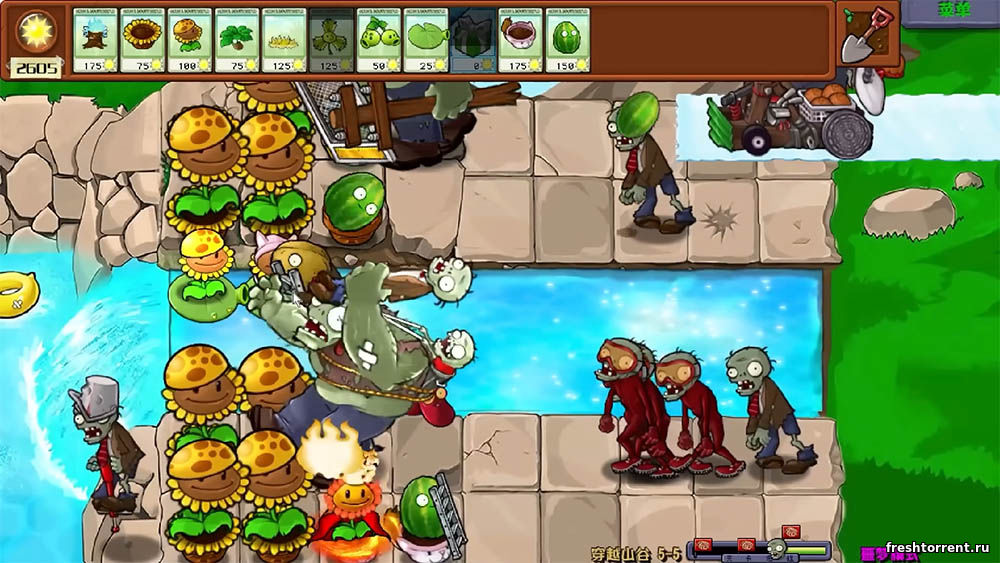The width and height of the screenshot is (1000, 563).
Task: Select the watermelon seed packet costing 150
Action: pyautogui.click(x=567, y=40)
